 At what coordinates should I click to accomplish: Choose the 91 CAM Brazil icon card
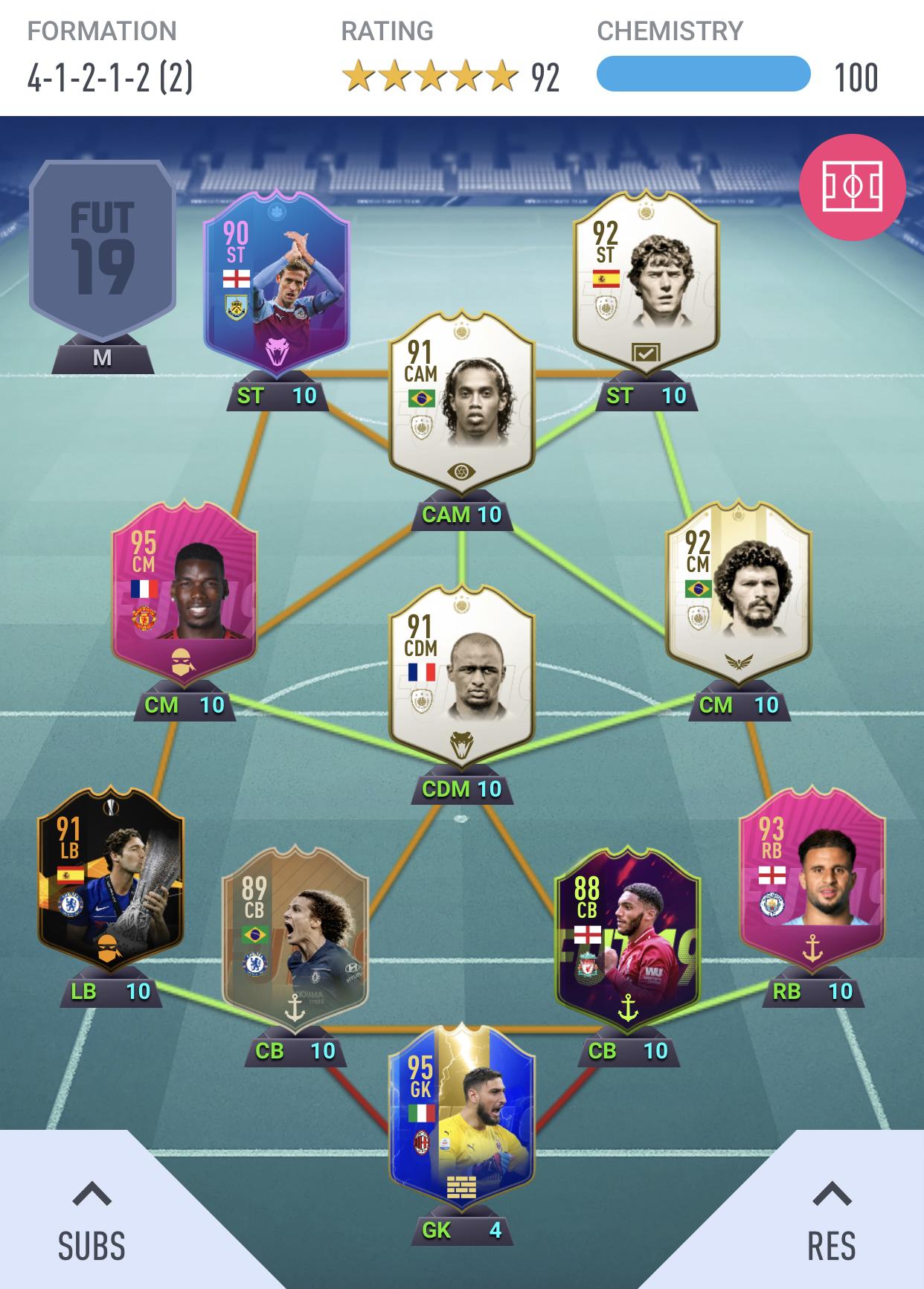pyautogui.click(x=461, y=402)
